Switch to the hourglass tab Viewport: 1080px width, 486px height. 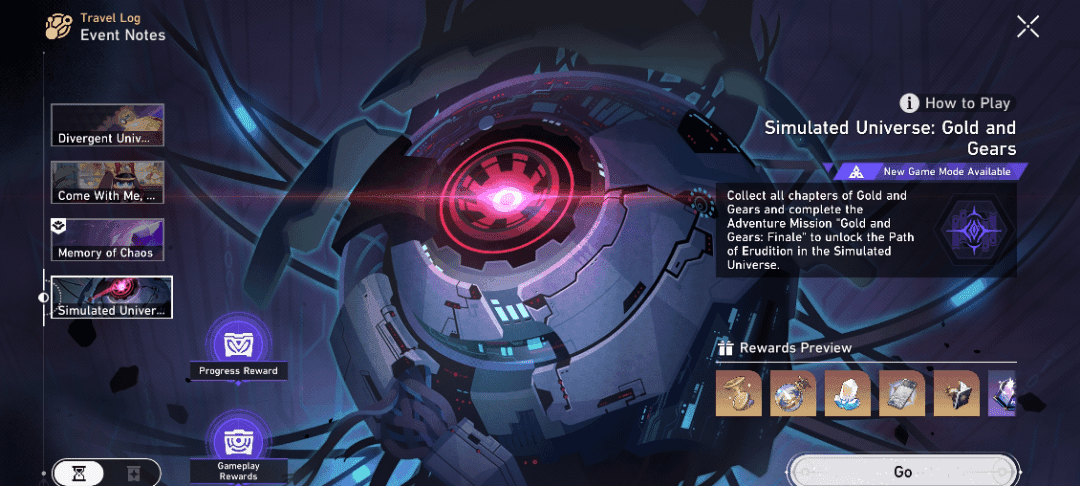[79, 473]
